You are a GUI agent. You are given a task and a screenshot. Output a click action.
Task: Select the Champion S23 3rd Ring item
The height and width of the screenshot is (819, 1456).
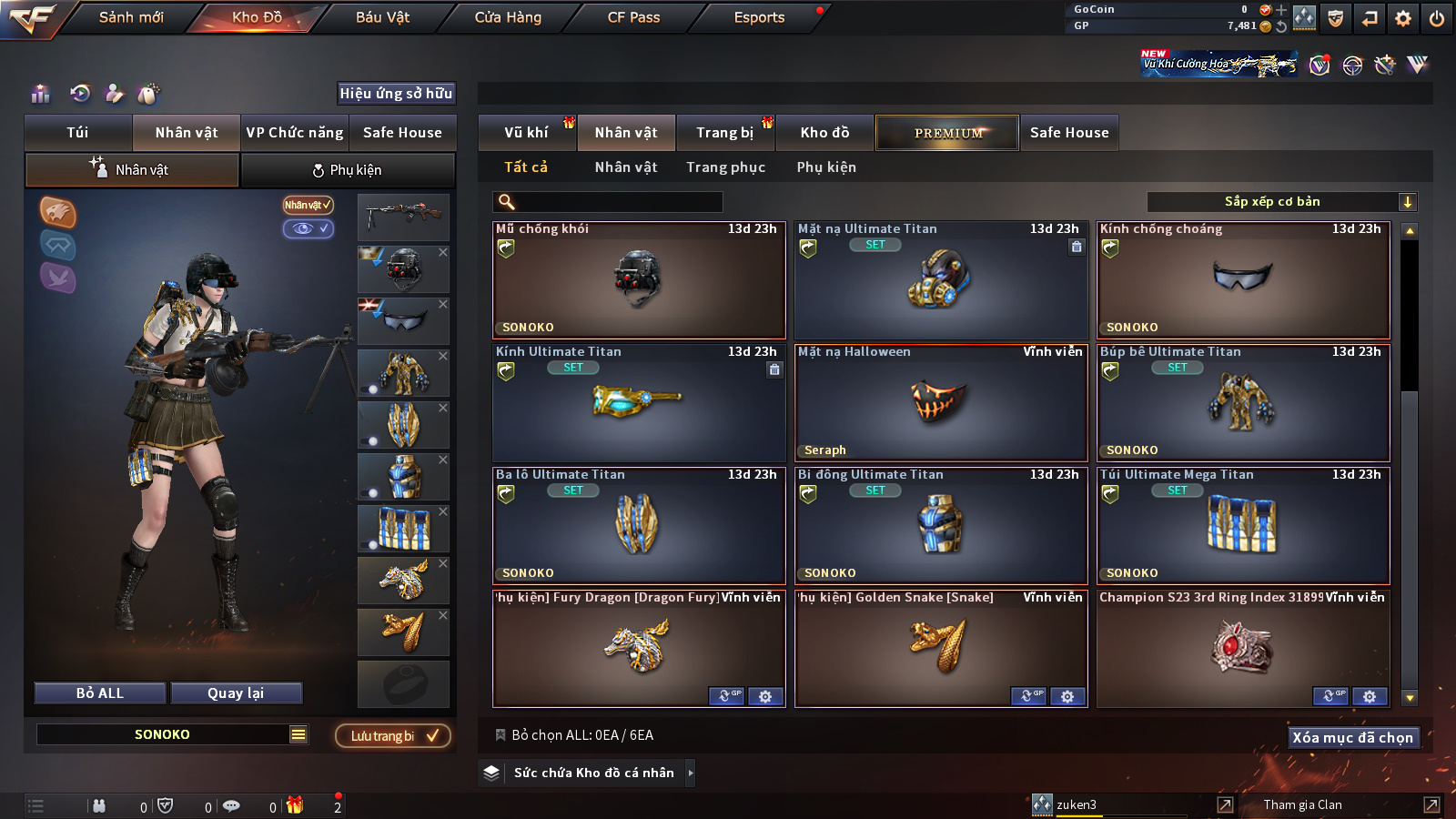click(1243, 648)
